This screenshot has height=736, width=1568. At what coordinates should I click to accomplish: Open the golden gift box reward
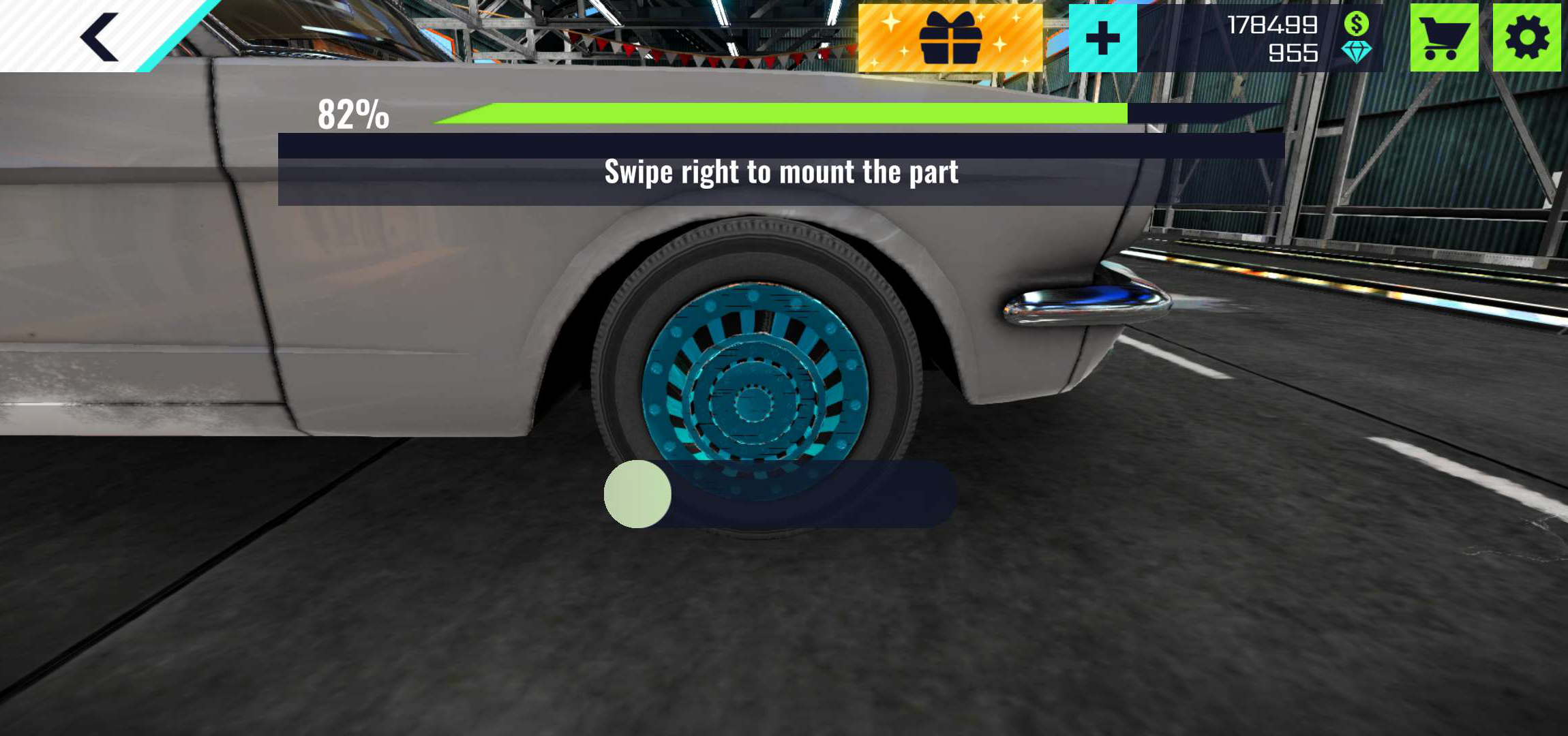pyautogui.click(x=950, y=38)
